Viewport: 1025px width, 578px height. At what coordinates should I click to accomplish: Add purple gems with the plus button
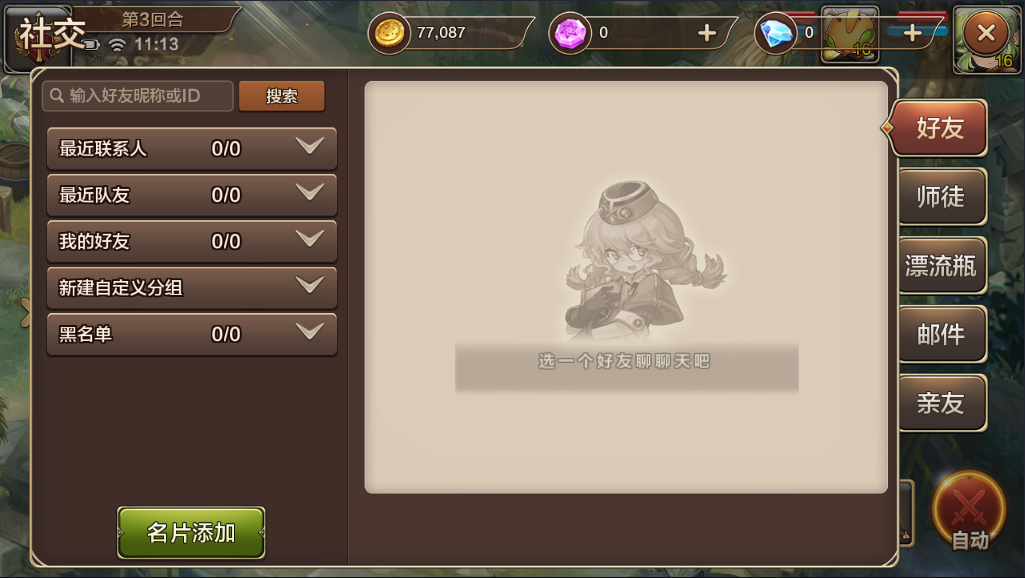707,33
